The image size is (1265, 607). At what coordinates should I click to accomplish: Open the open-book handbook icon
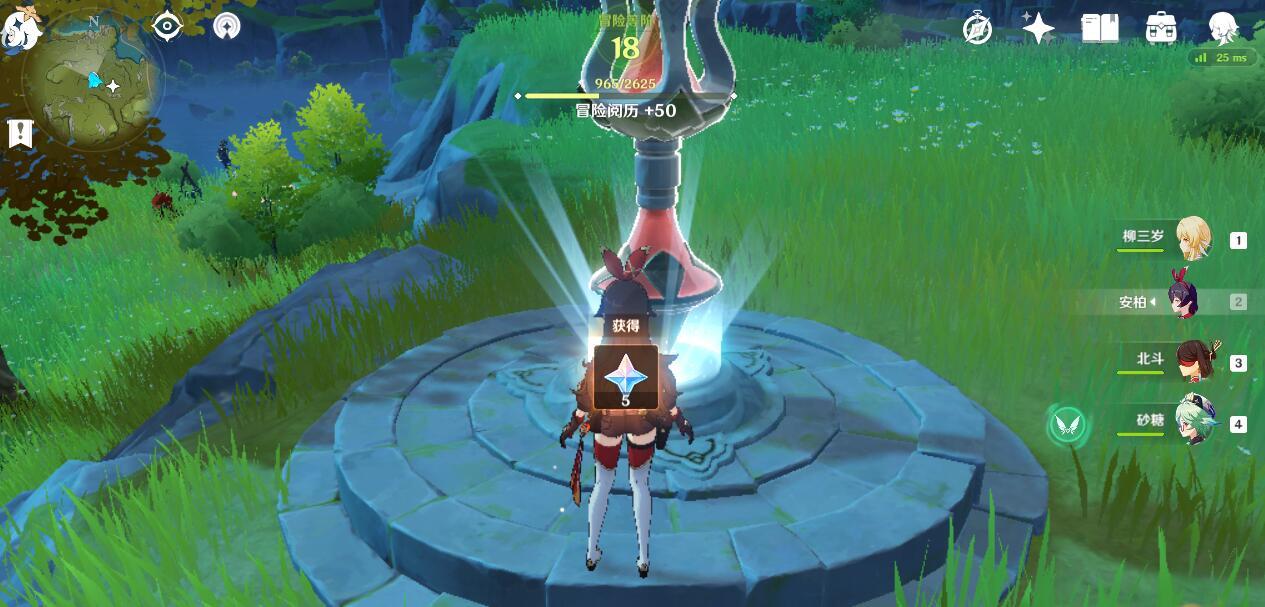(x=1100, y=29)
